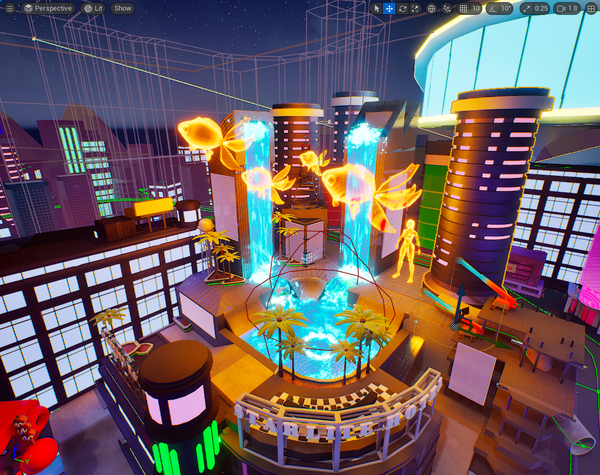Image resolution: width=600 pixels, height=475 pixels.
Task: Adjust the camera speed setting
Action: click(x=567, y=8)
